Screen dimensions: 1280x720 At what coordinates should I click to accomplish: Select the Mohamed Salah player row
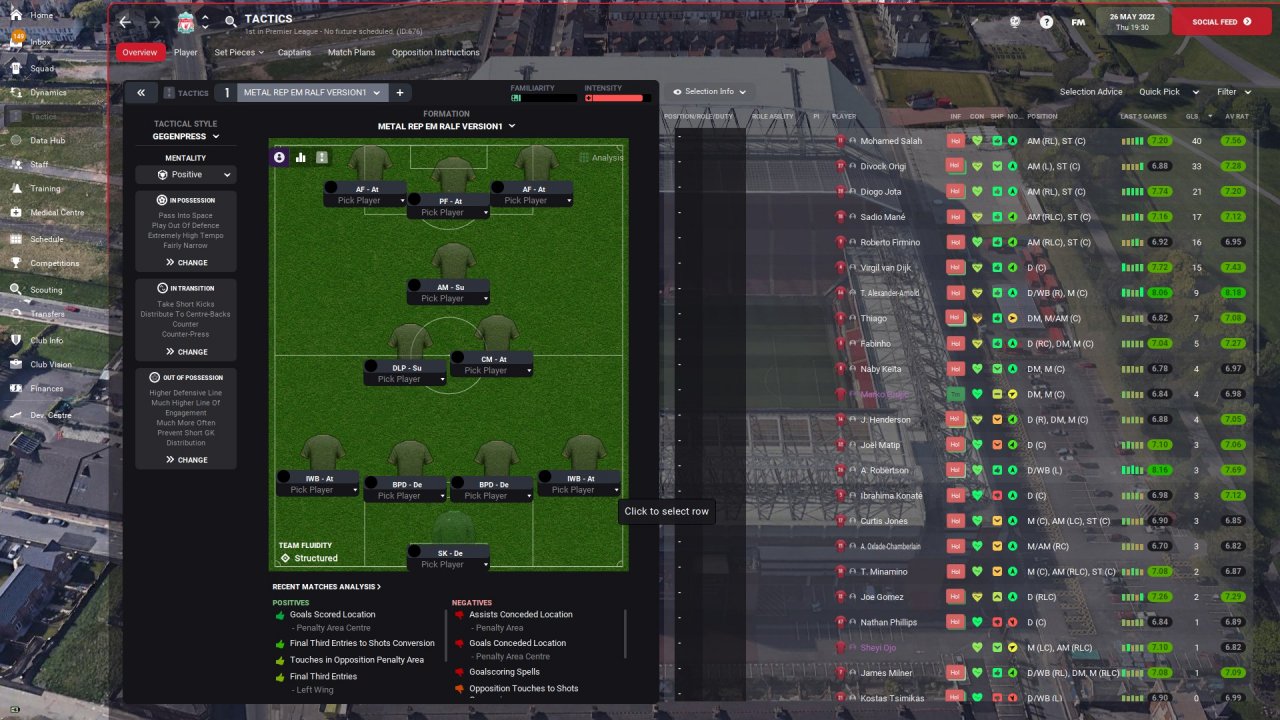point(892,141)
